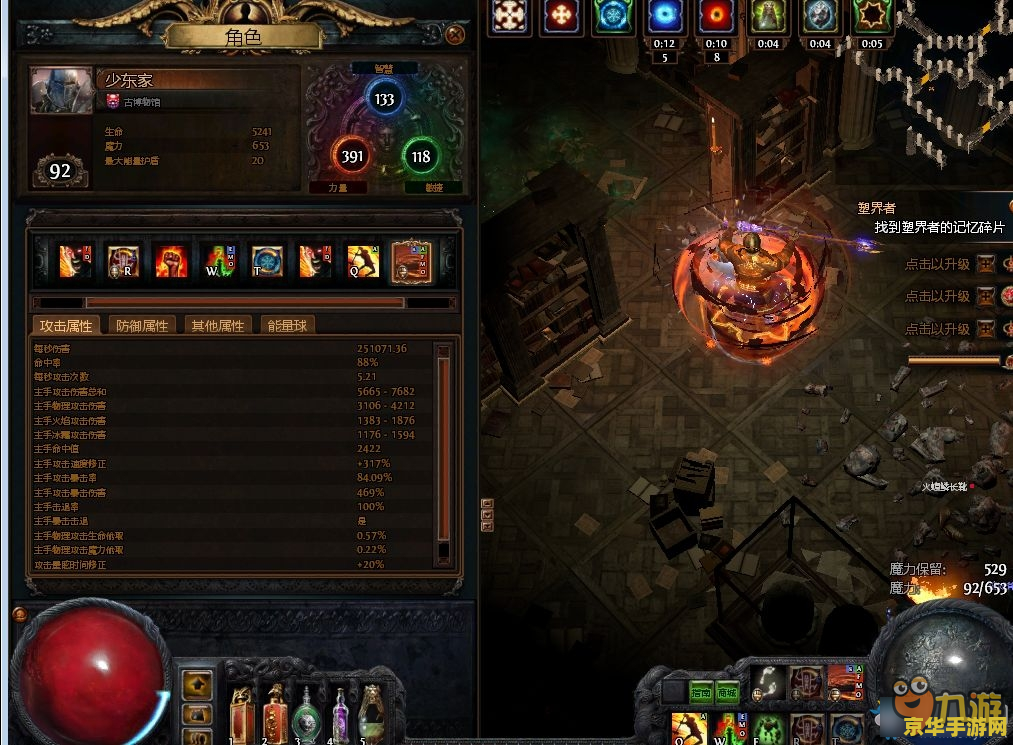The image size is (1013, 745).
Task: Show the 攻击属性 tab
Action: (66, 325)
